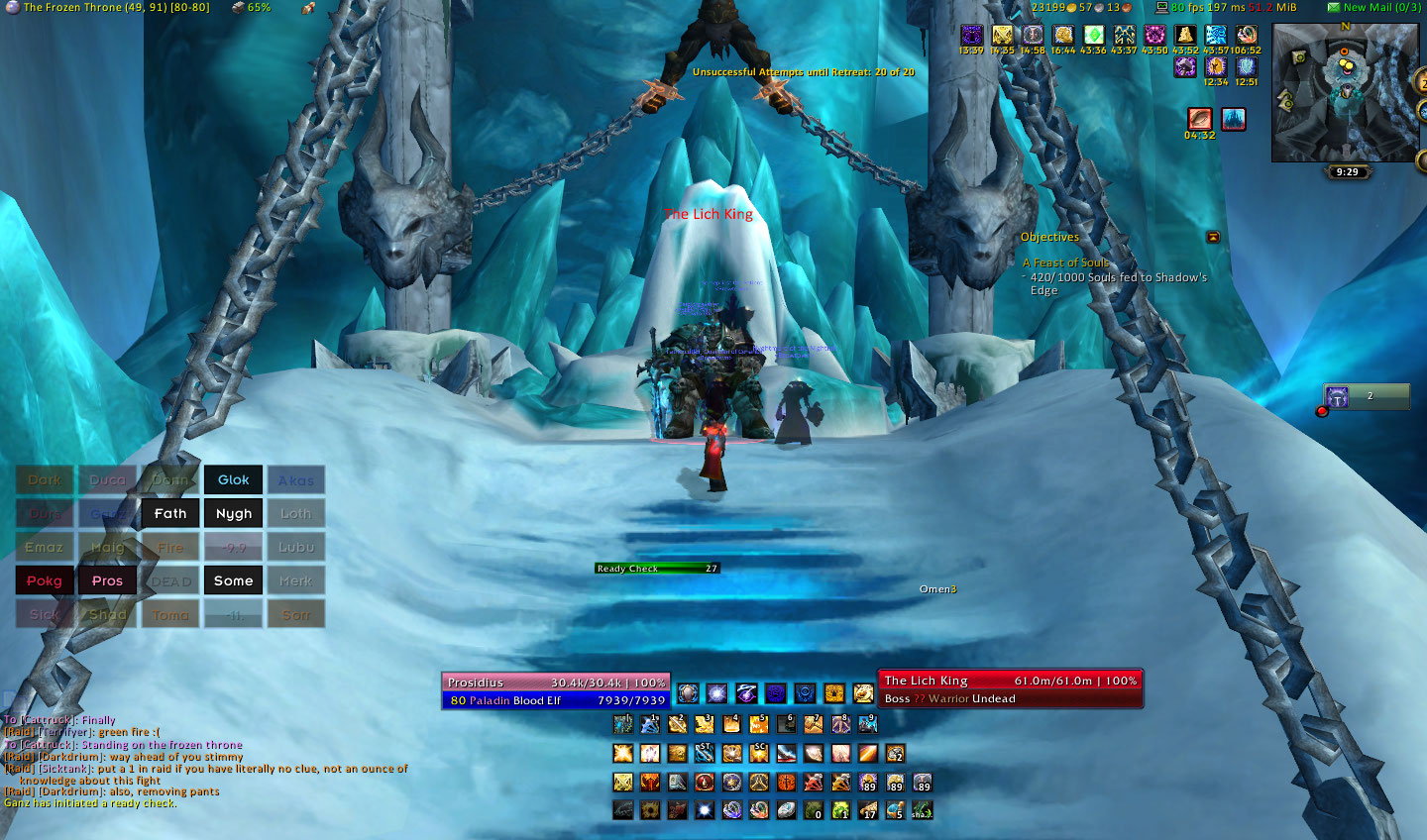Viewport: 1427px width, 840px height.
Task: Click the item slot with count 17
Action: 868,810
